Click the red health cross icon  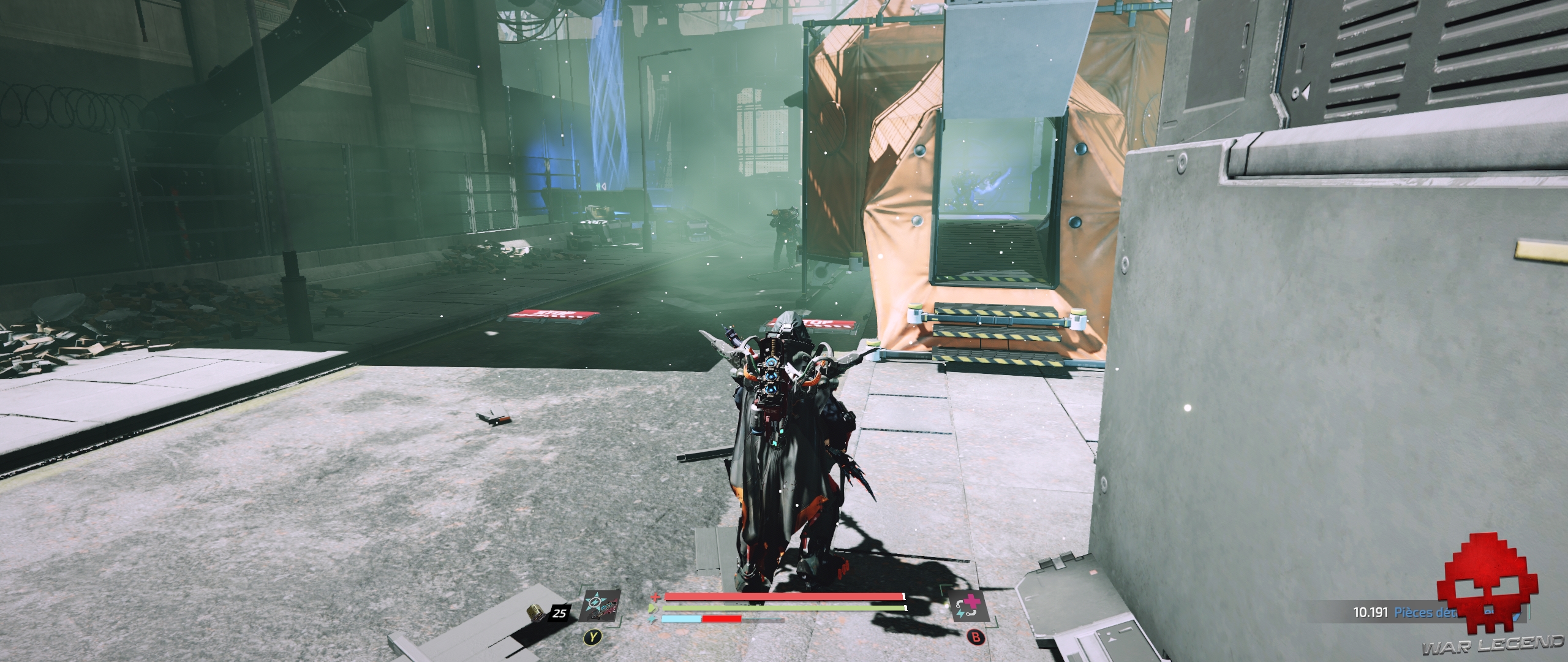click(654, 597)
